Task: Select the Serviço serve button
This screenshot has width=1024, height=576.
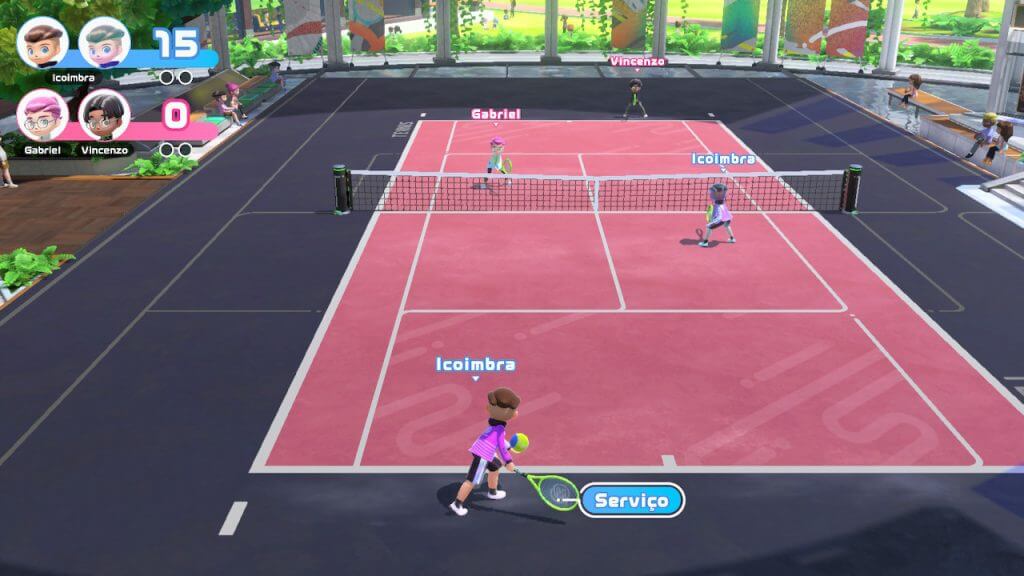Action: (x=632, y=500)
